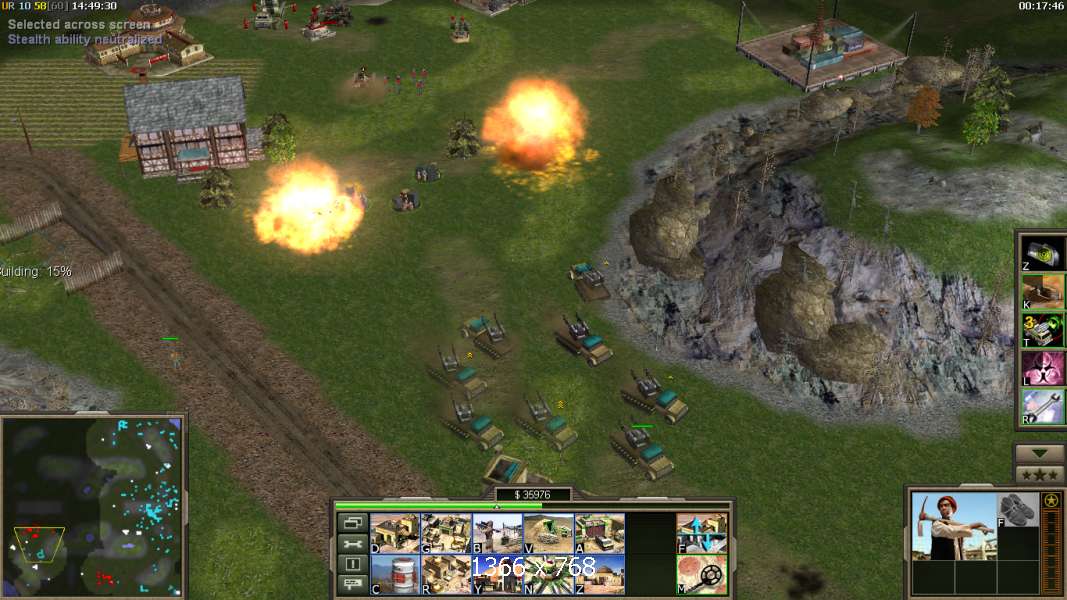Choose the build option with hotkey G
1067x600 pixels.
pos(445,533)
